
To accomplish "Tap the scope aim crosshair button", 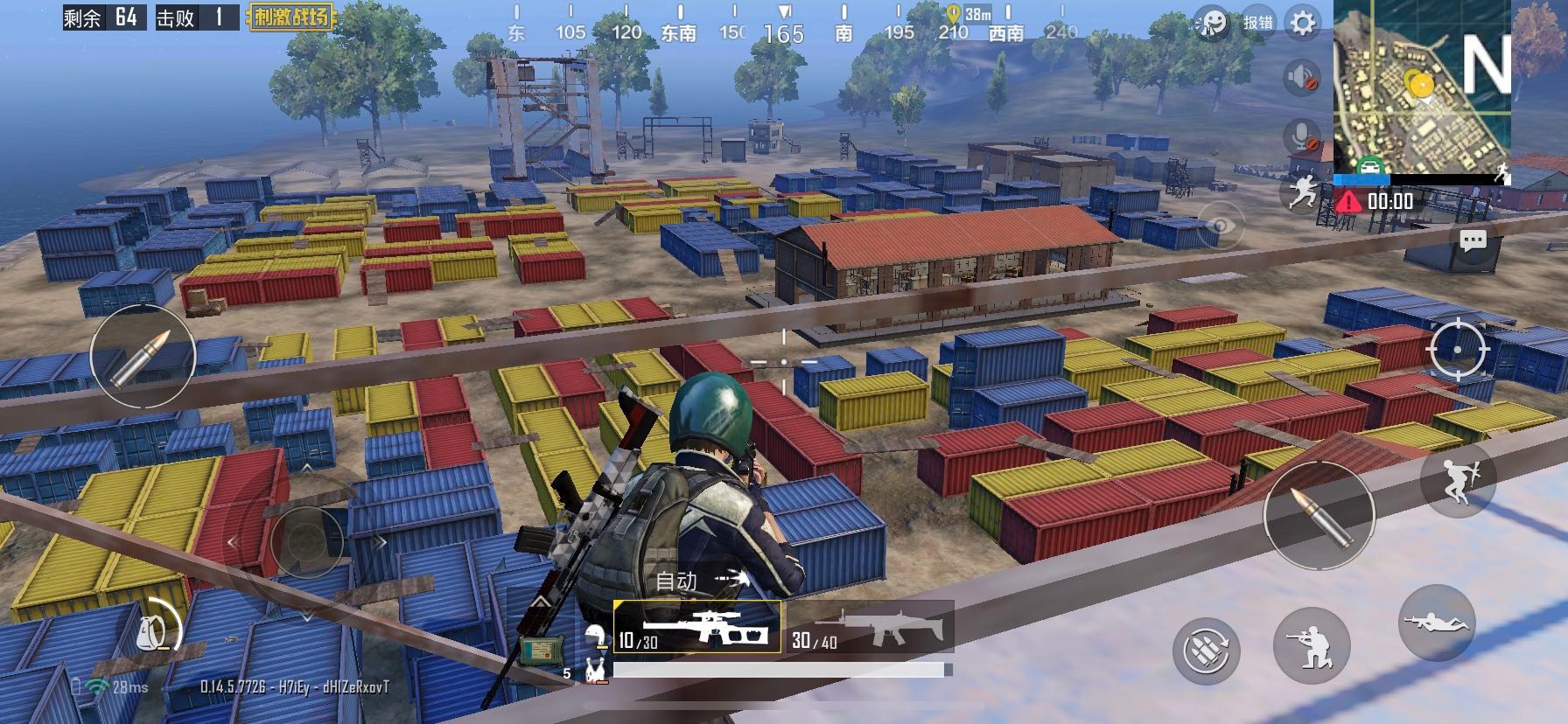I will click(x=1457, y=349).
